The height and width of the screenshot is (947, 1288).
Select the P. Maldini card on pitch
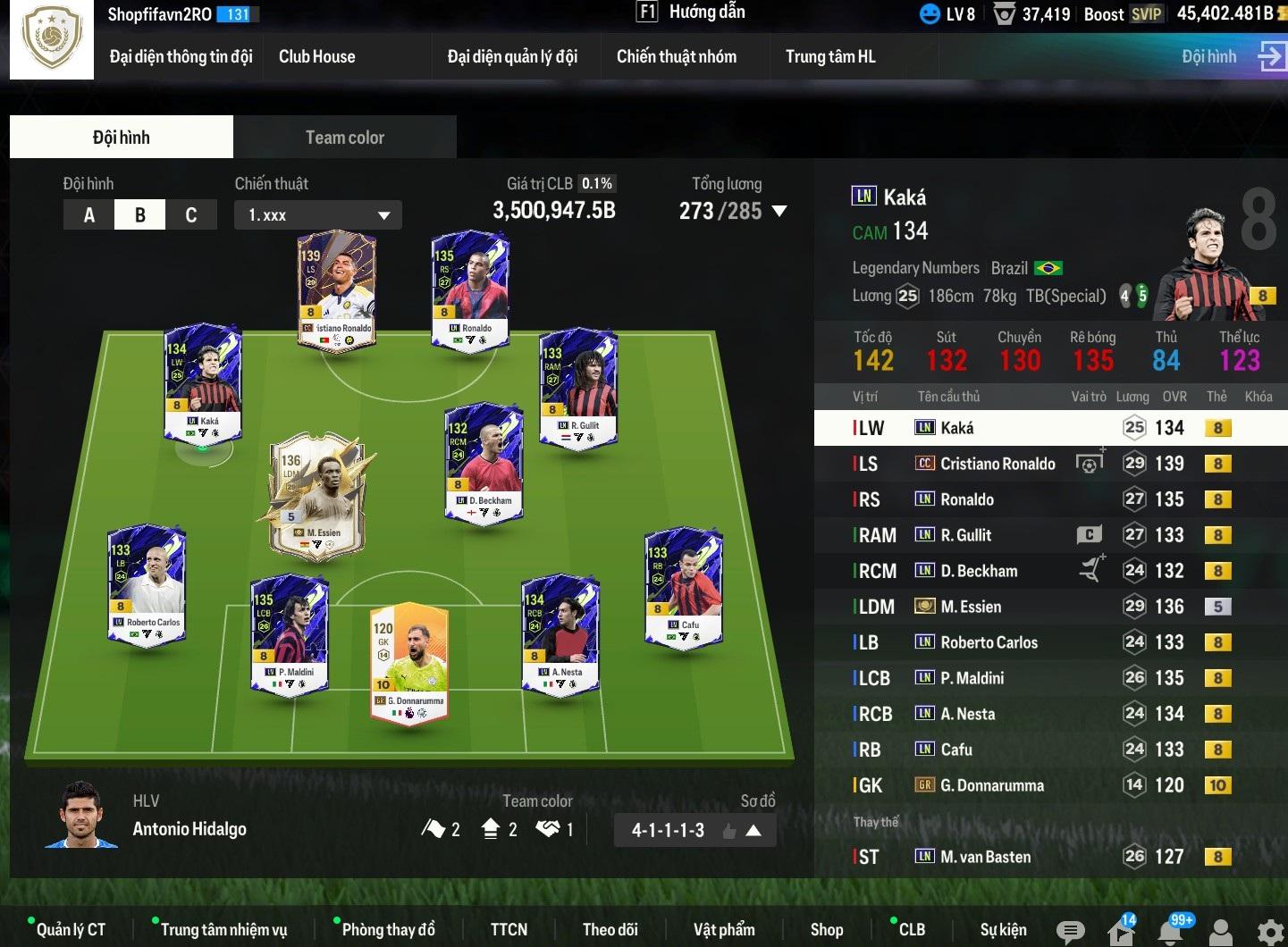coord(289,633)
